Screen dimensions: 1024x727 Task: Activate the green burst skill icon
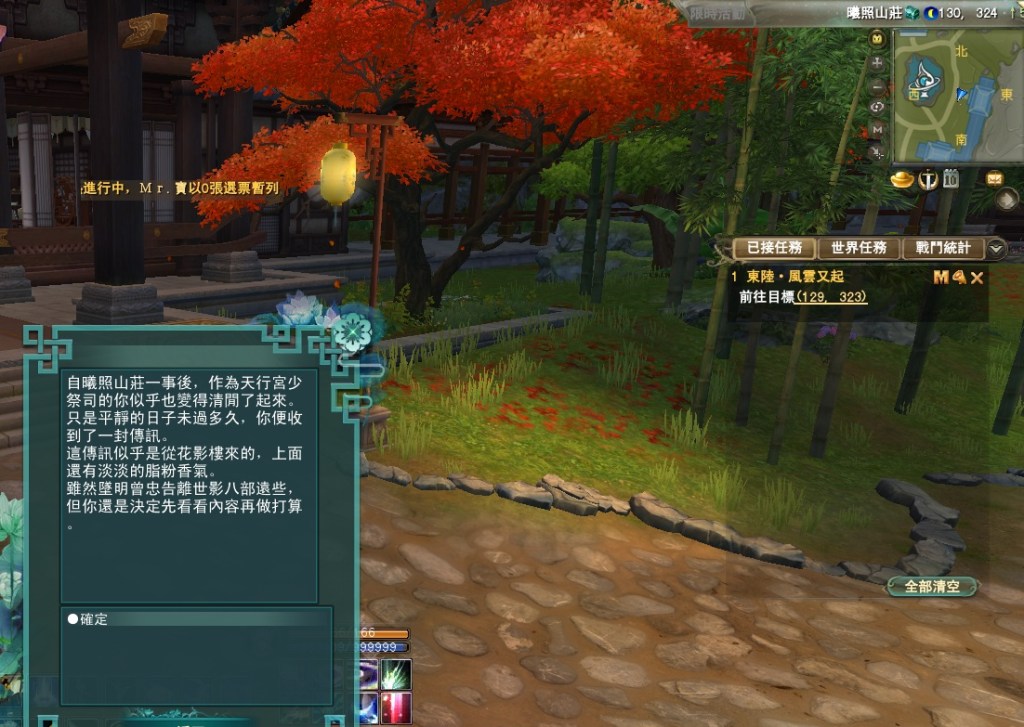click(x=396, y=673)
